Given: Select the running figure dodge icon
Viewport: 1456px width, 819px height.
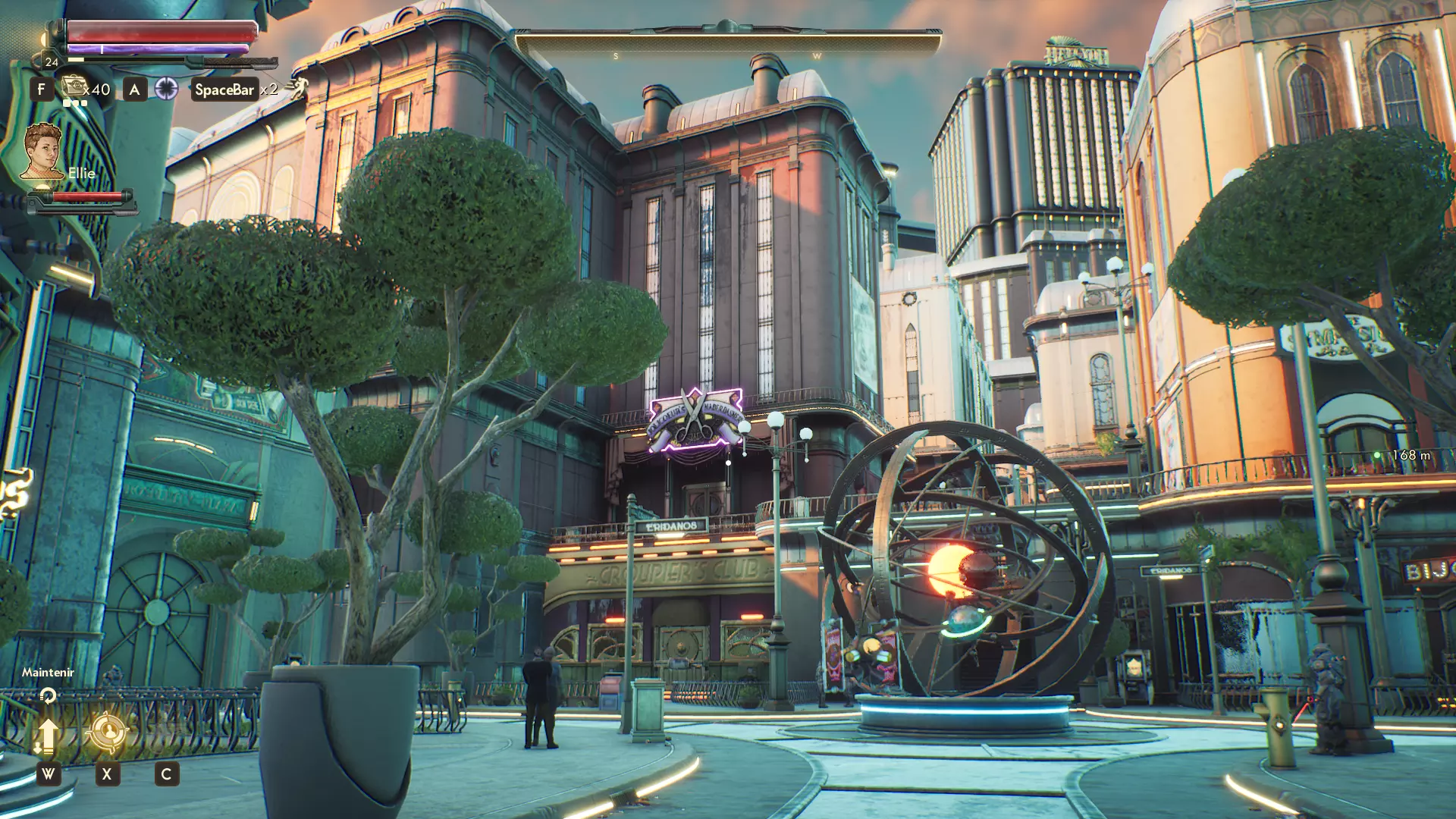Looking at the screenshot, I should 297,89.
